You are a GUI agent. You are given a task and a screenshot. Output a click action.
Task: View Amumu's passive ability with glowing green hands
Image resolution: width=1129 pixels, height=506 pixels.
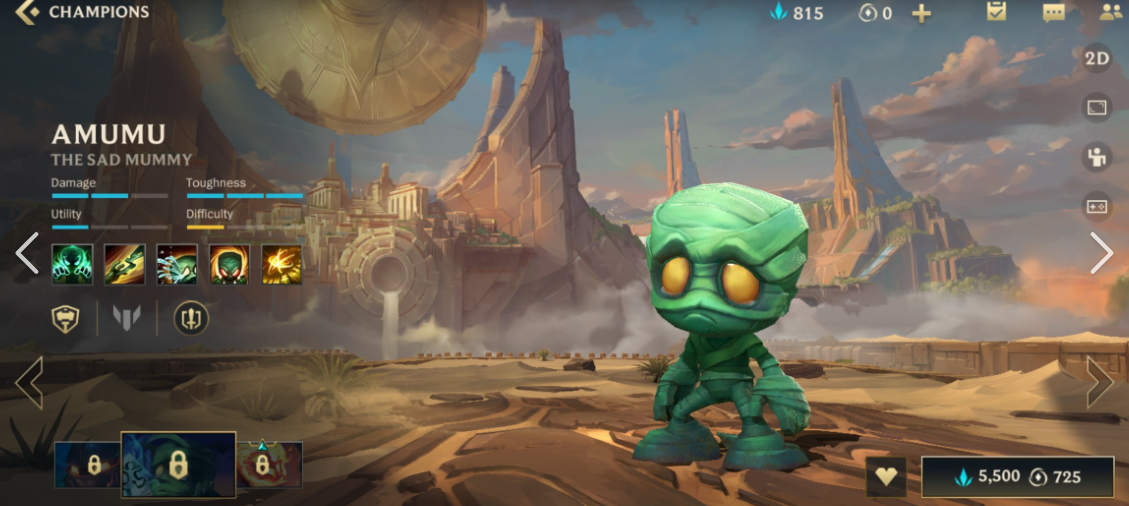pyautogui.click(x=72, y=265)
